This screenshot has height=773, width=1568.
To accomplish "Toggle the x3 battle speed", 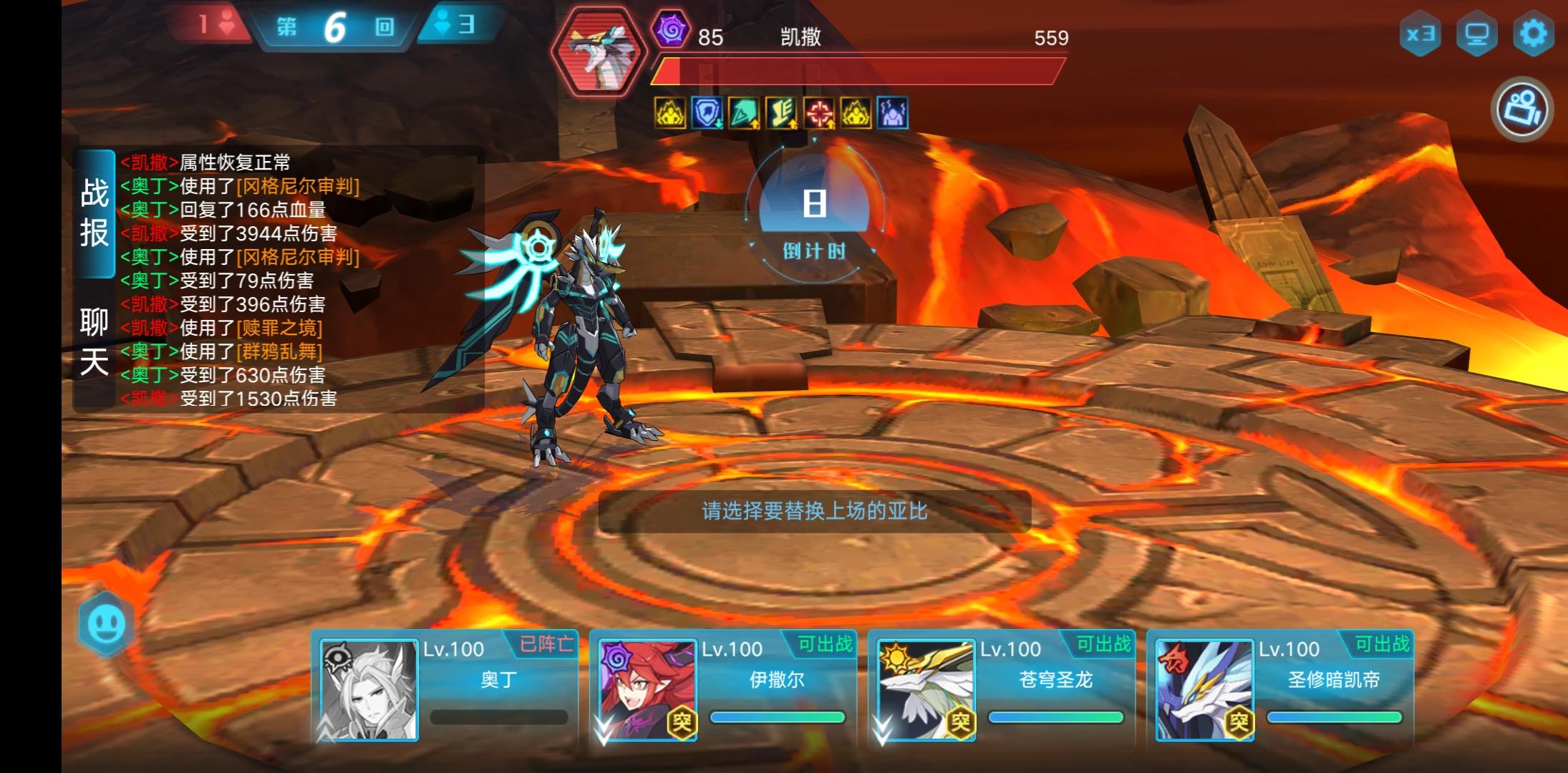I will (1421, 34).
